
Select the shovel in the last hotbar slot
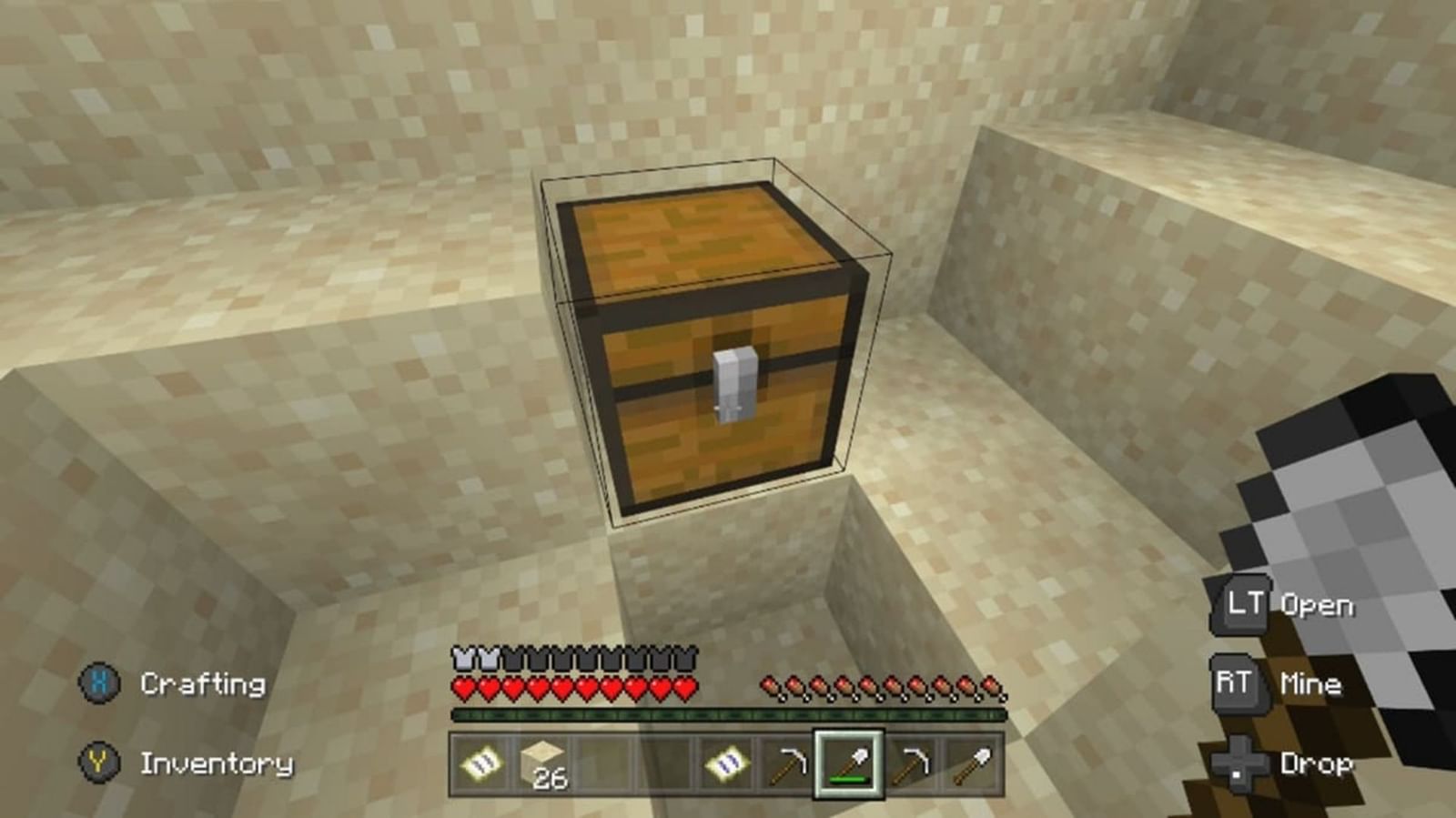[x=976, y=764]
